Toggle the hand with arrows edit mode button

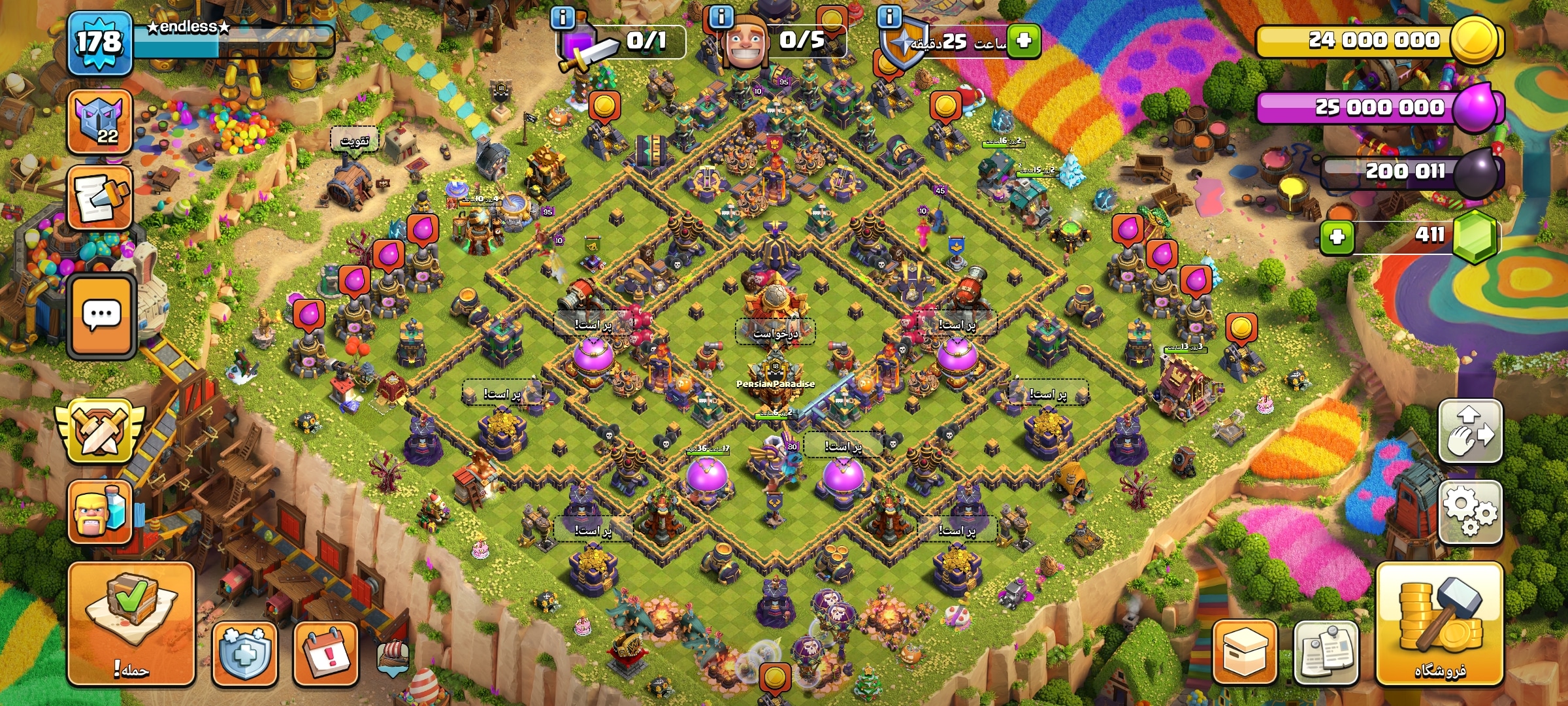click(1470, 431)
